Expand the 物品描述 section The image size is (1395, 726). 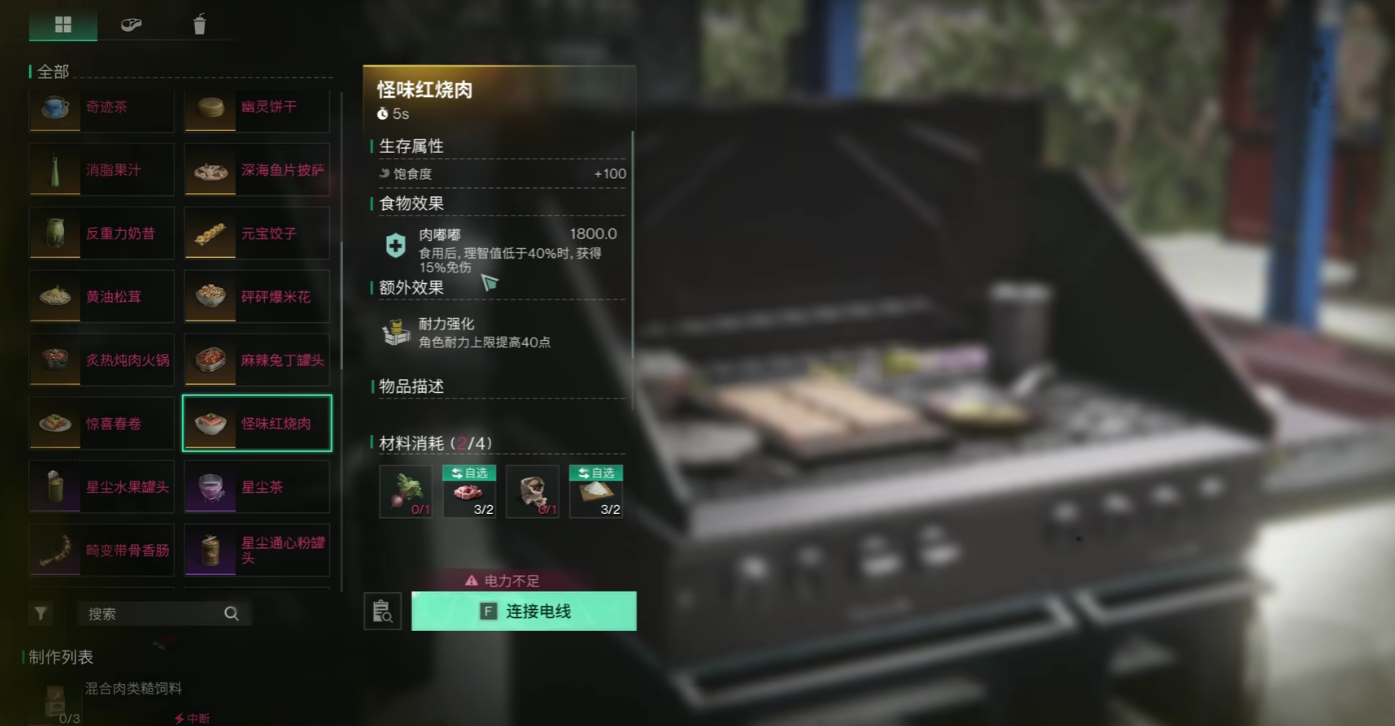tap(411, 387)
